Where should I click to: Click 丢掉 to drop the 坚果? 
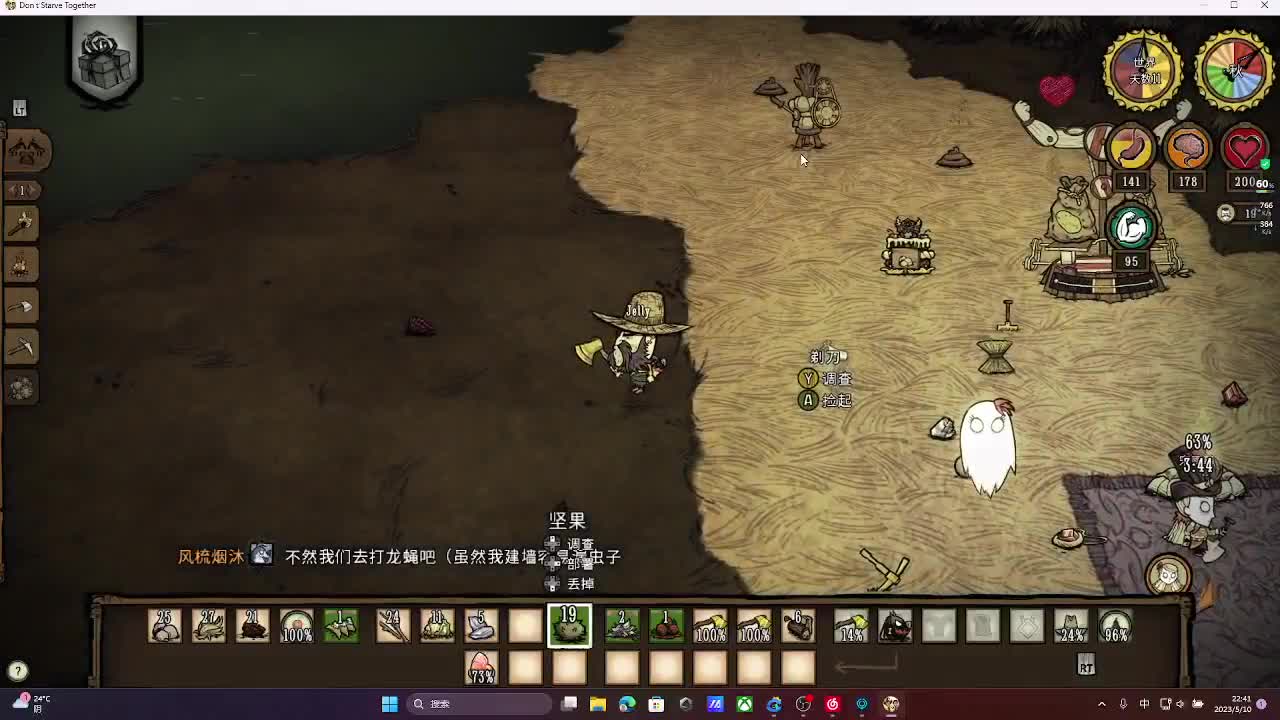pyautogui.click(x=580, y=582)
